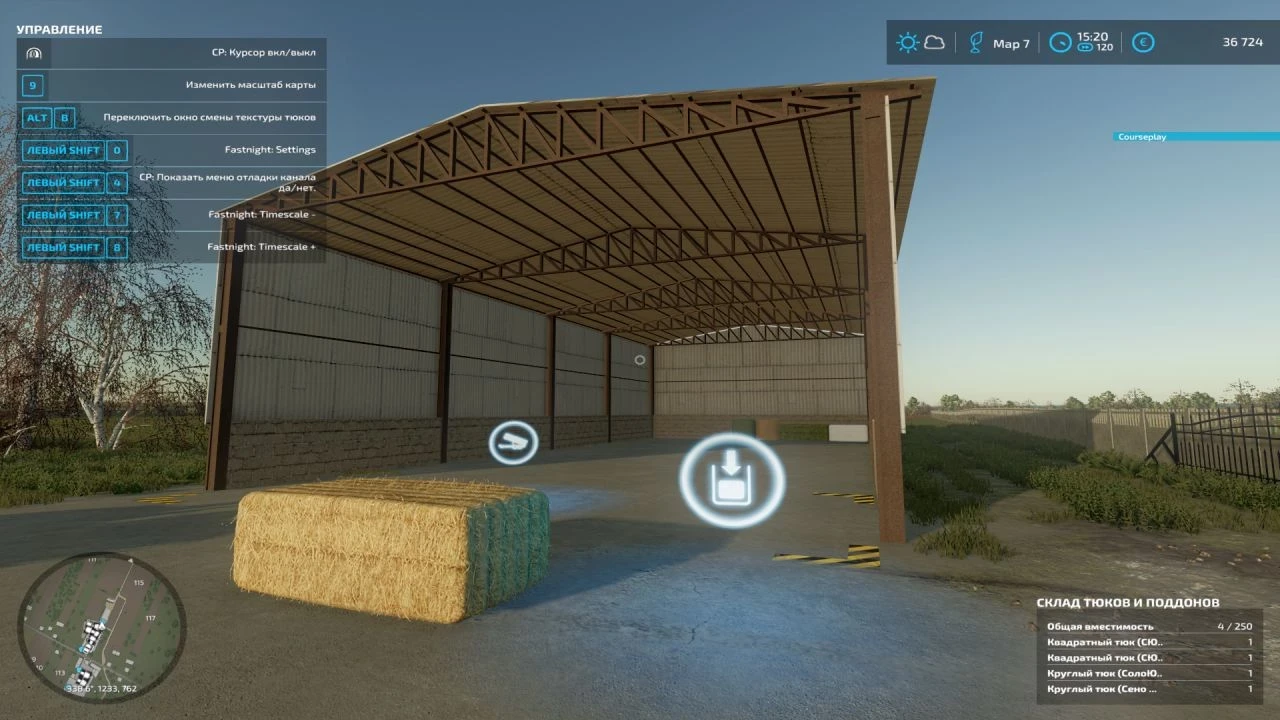Expand the time speed 120 indicator
The image size is (1280, 720).
click(x=1094, y=48)
